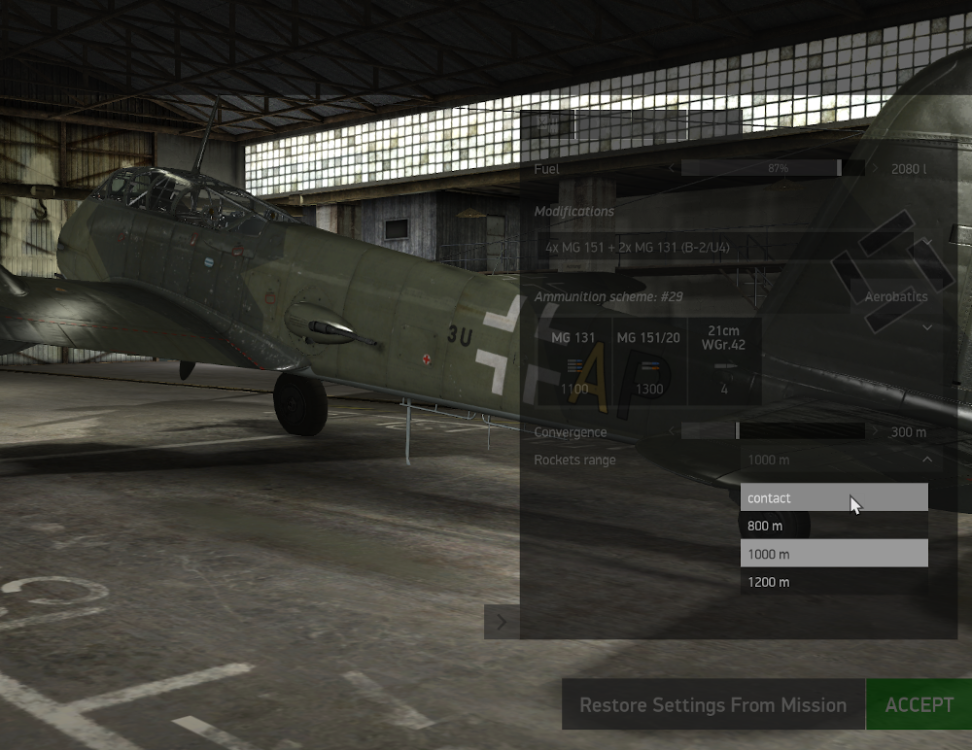Adjust the Convergence slider bar
Screen dimensions: 972x750
(x=772, y=432)
